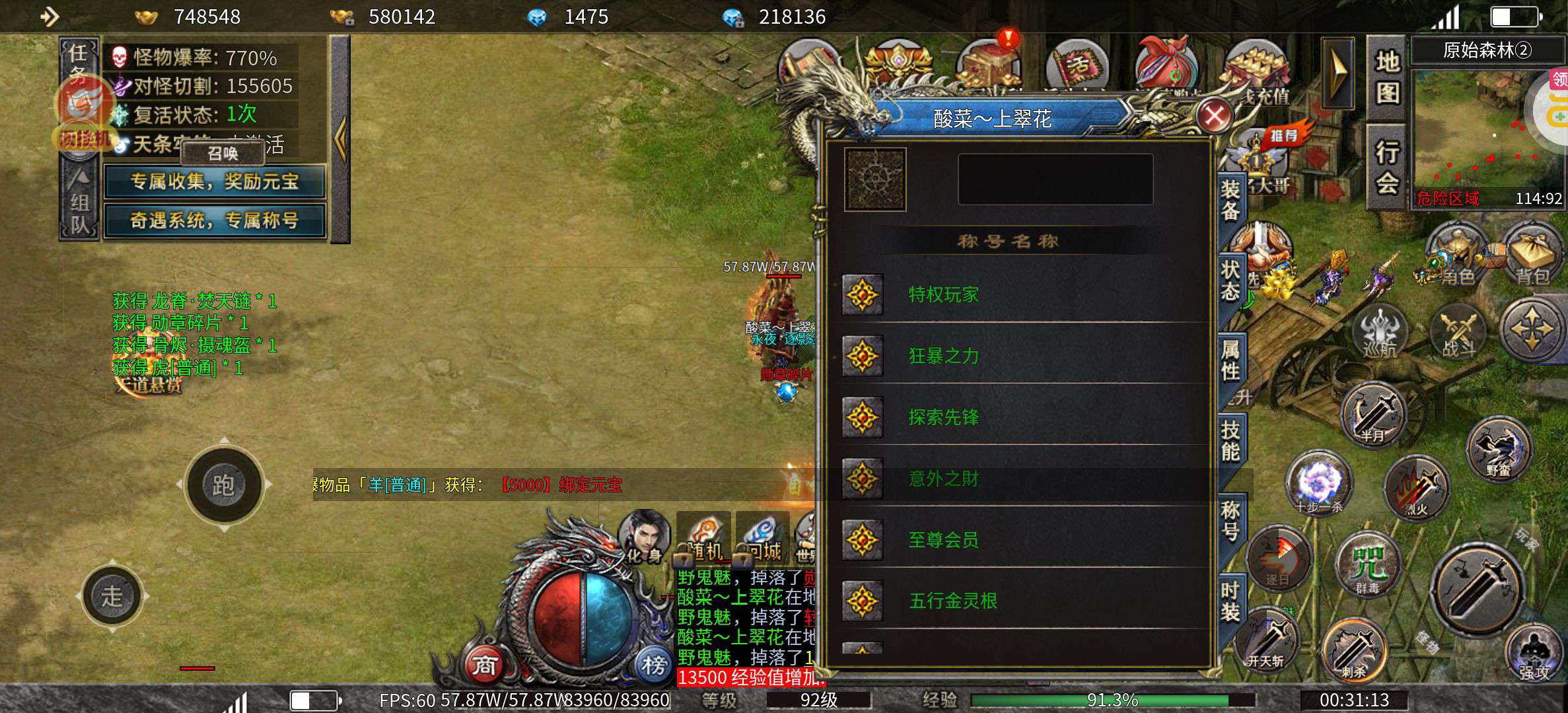Screen dimensions: 1568x713
Task: Open the 地图 map button
Action: (x=1387, y=78)
